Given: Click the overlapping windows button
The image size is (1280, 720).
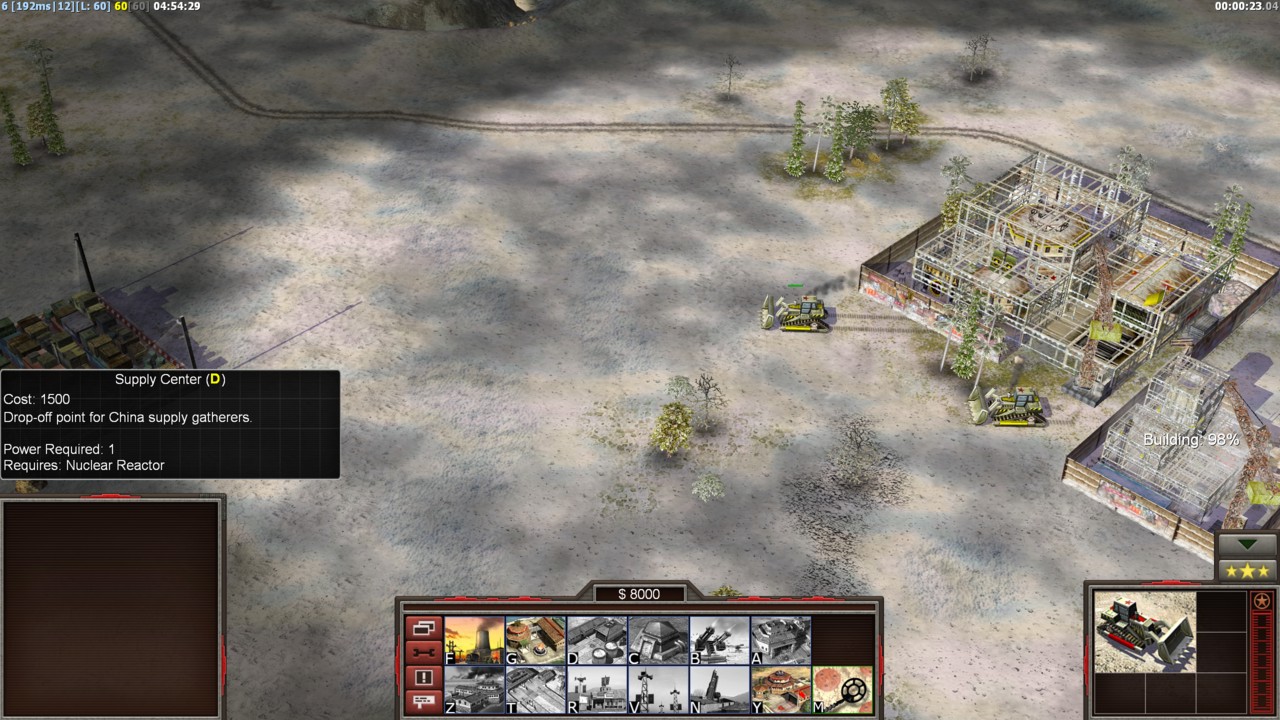Looking at the screenshot, I should click(x=423, y=628).
